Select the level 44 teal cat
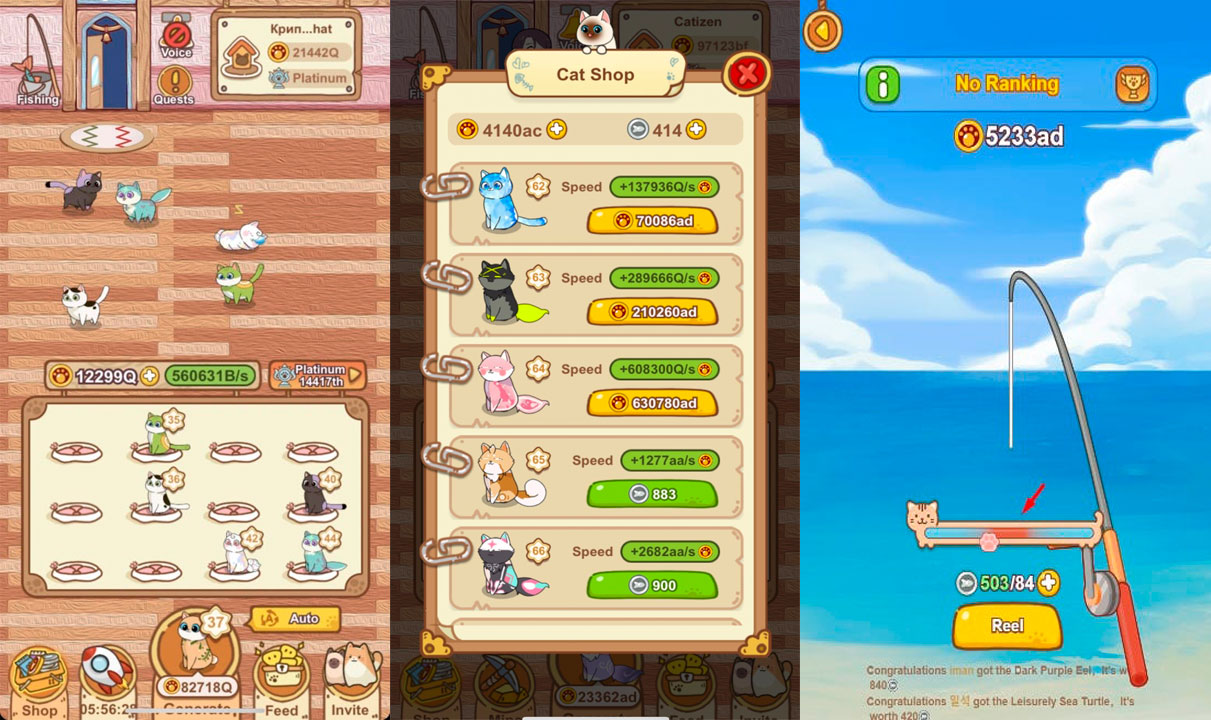 pyautogui.click(x=320, y=553)
